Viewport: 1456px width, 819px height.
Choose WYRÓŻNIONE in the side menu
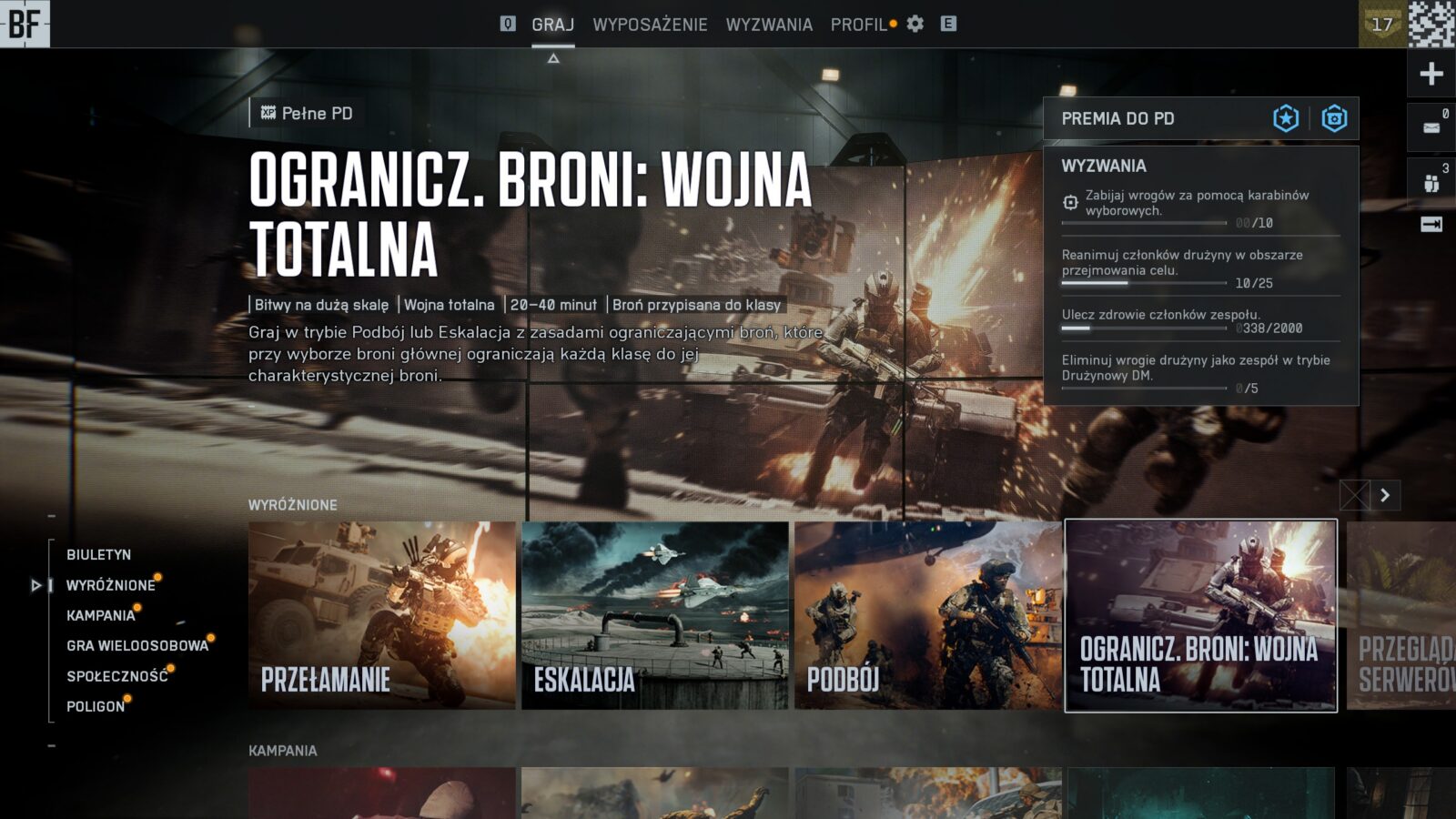[110, 585]
